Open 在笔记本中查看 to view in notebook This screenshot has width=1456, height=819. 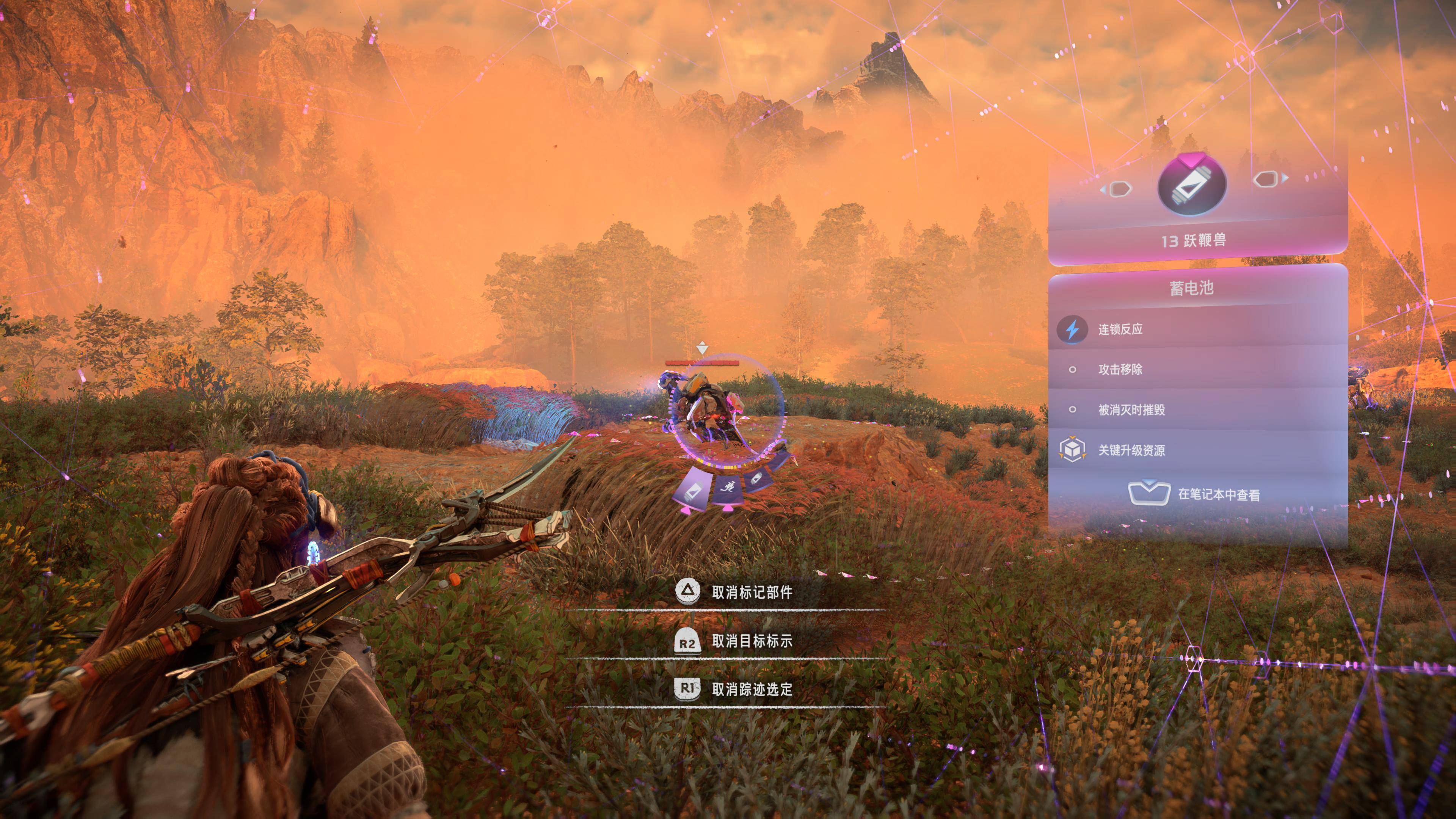pyautogui.click(x=1220, y=493)
